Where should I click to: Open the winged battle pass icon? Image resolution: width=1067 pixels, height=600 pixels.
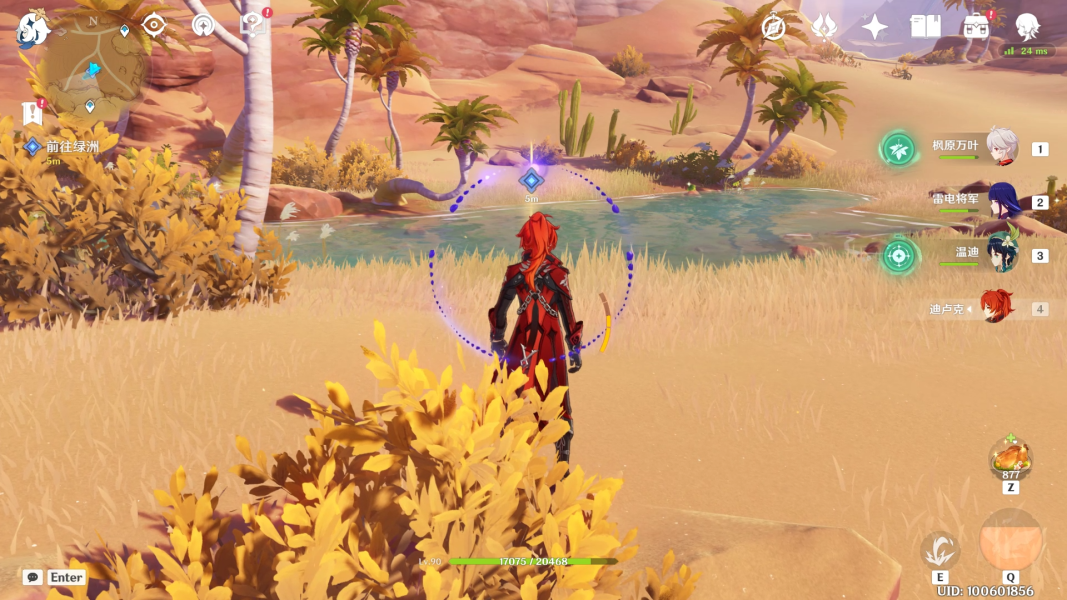(824, 27)
